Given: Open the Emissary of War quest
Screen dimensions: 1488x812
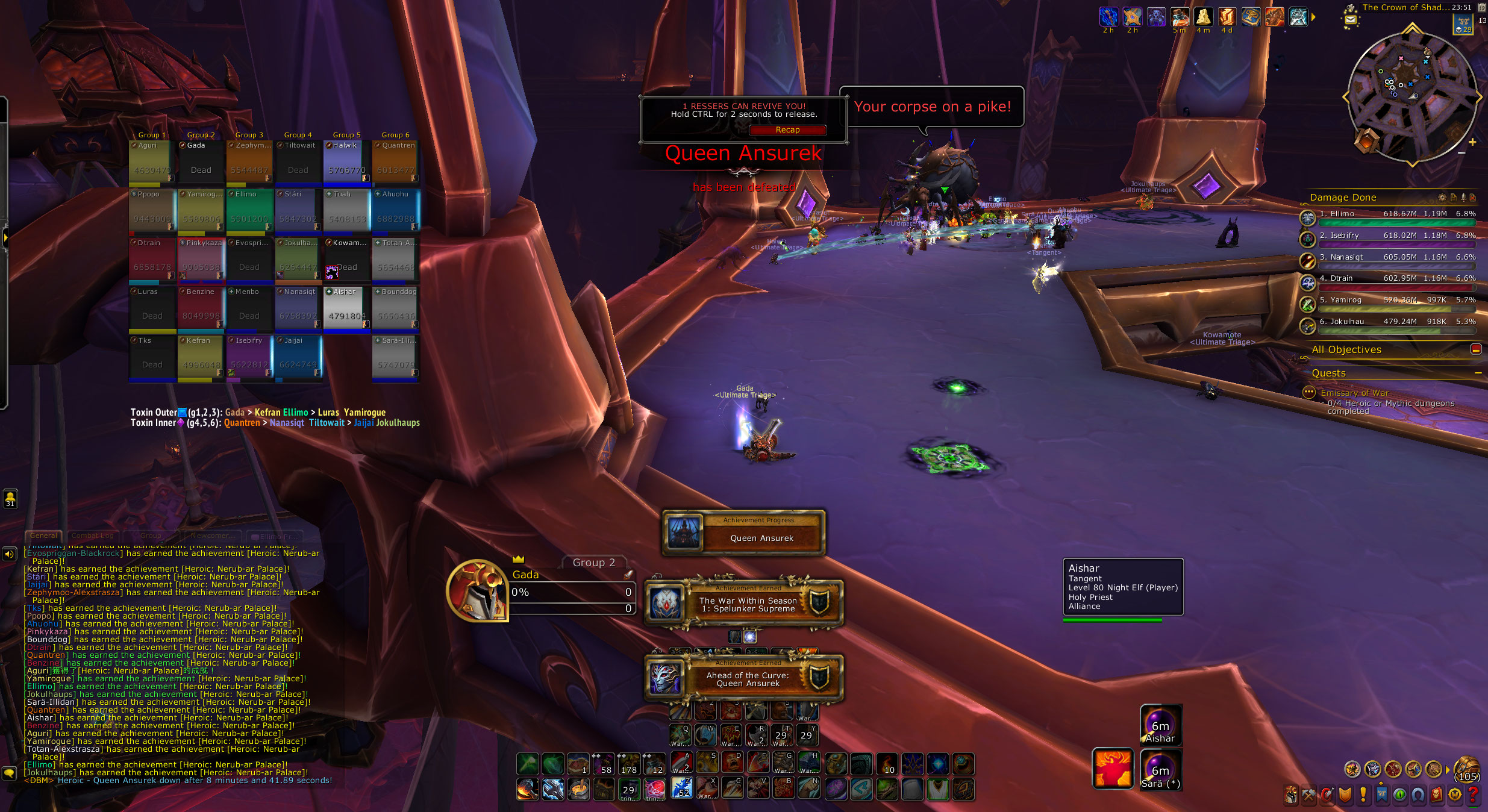Looking at the screenshot, I should click(x=1354, y=393).
